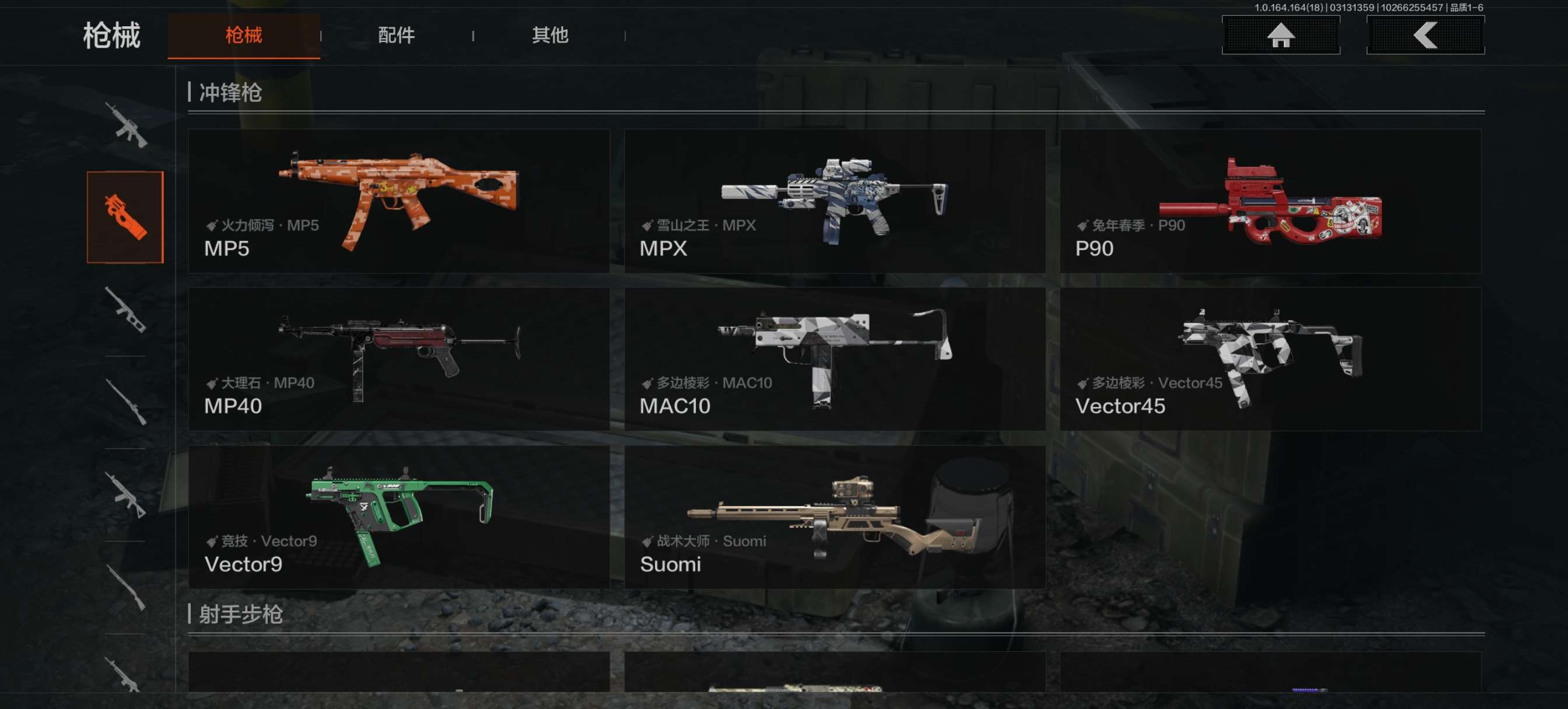Open the Suomi weapon card
This screenshot has height=709, width=1568.
835,517
